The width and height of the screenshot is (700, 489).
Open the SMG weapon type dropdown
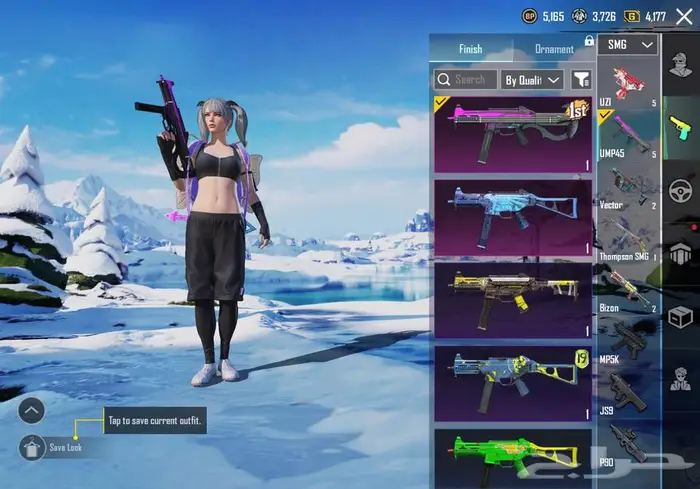click(x=631, y=45)
